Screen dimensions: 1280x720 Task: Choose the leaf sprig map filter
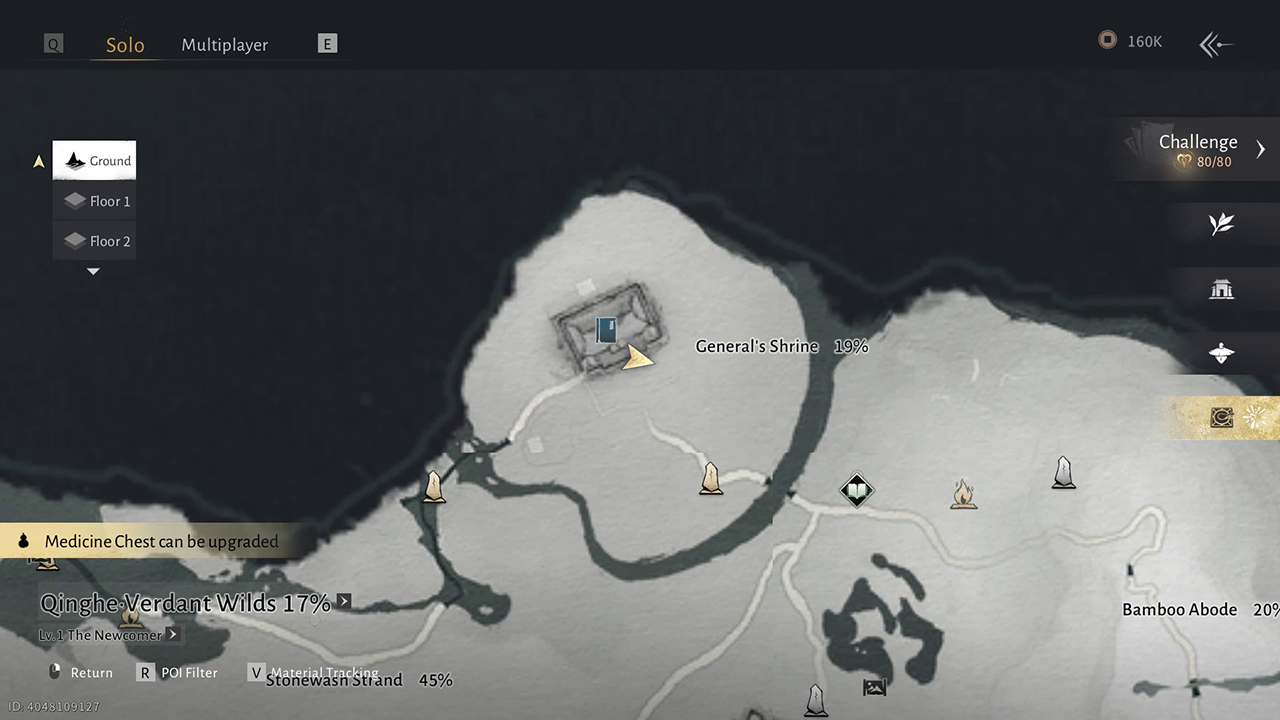(1221, 225)
